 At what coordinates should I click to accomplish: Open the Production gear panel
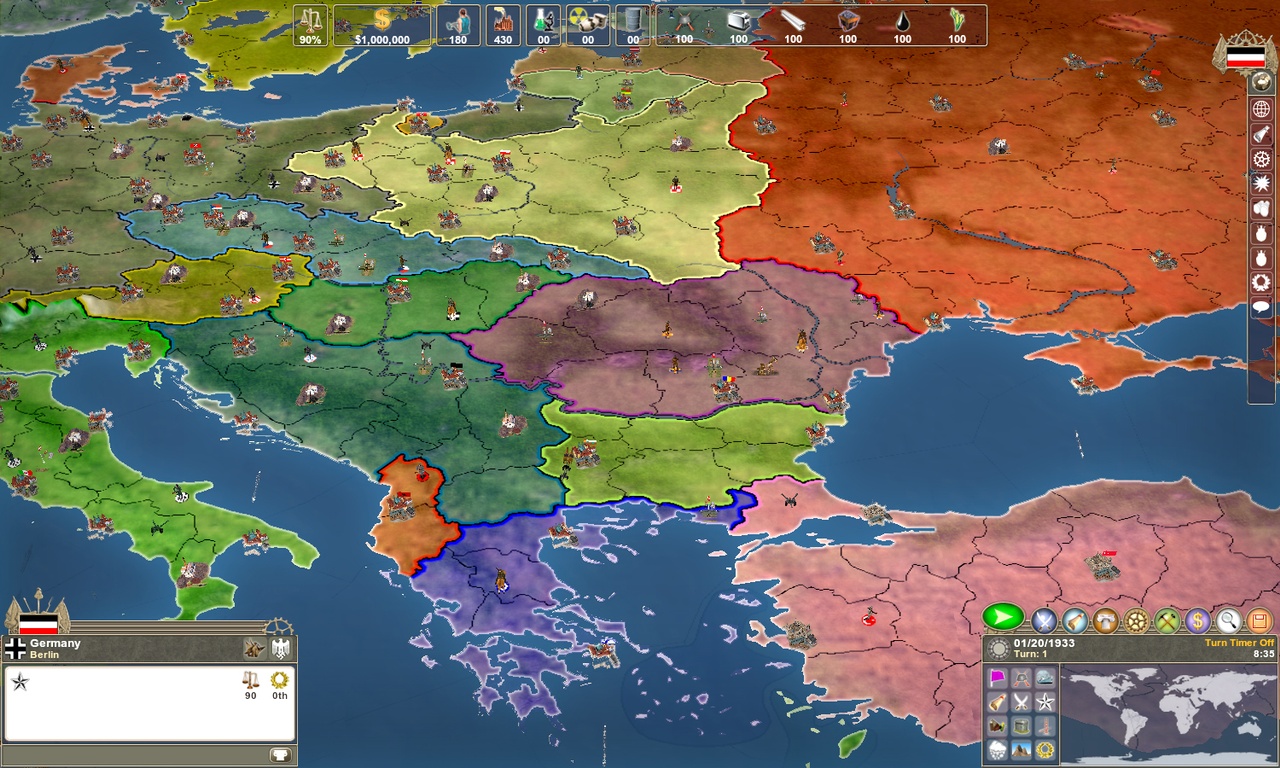pyautogui.click(x=1136, y=620)
